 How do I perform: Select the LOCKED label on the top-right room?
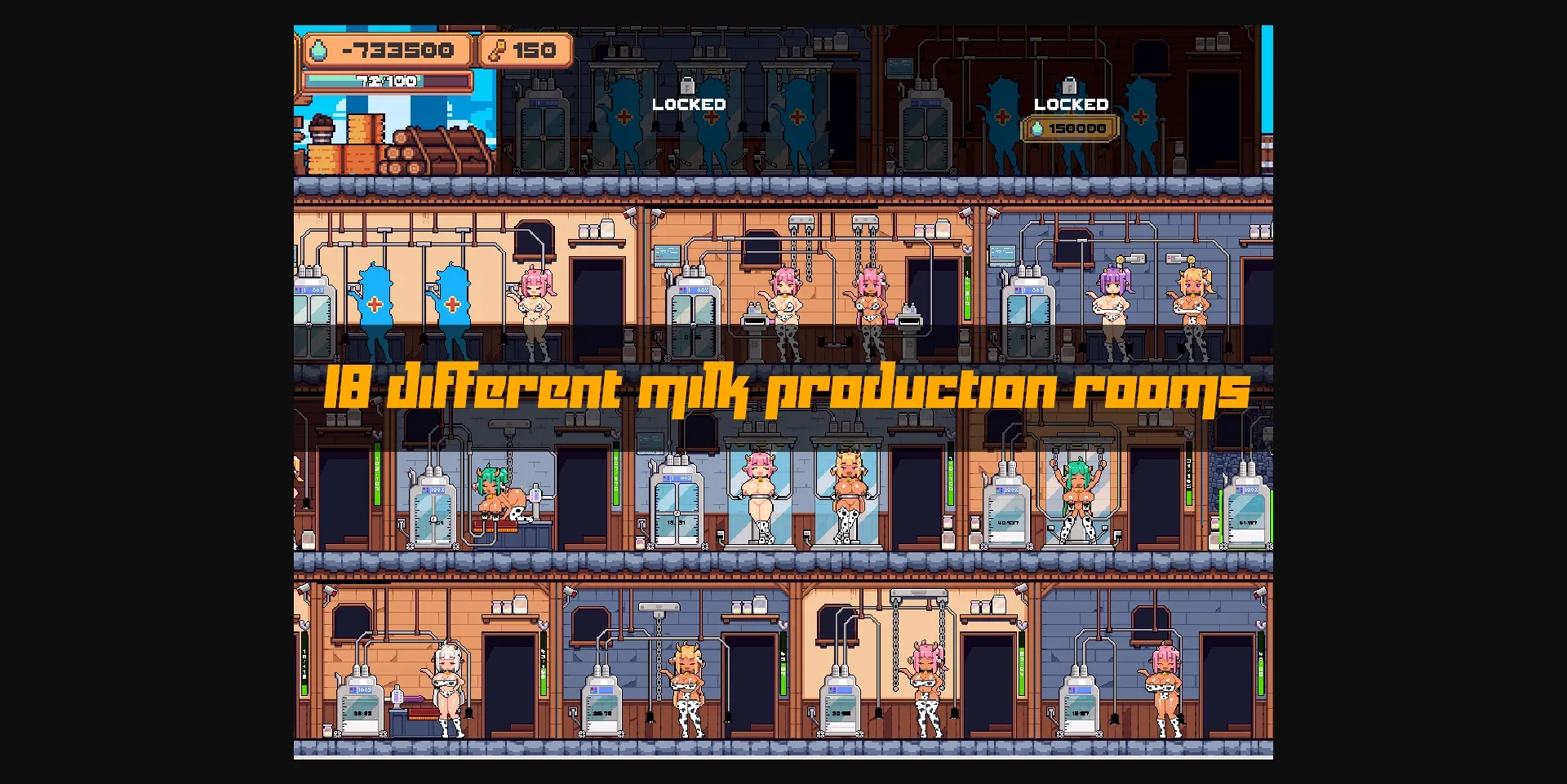(x=1070, y=104)
